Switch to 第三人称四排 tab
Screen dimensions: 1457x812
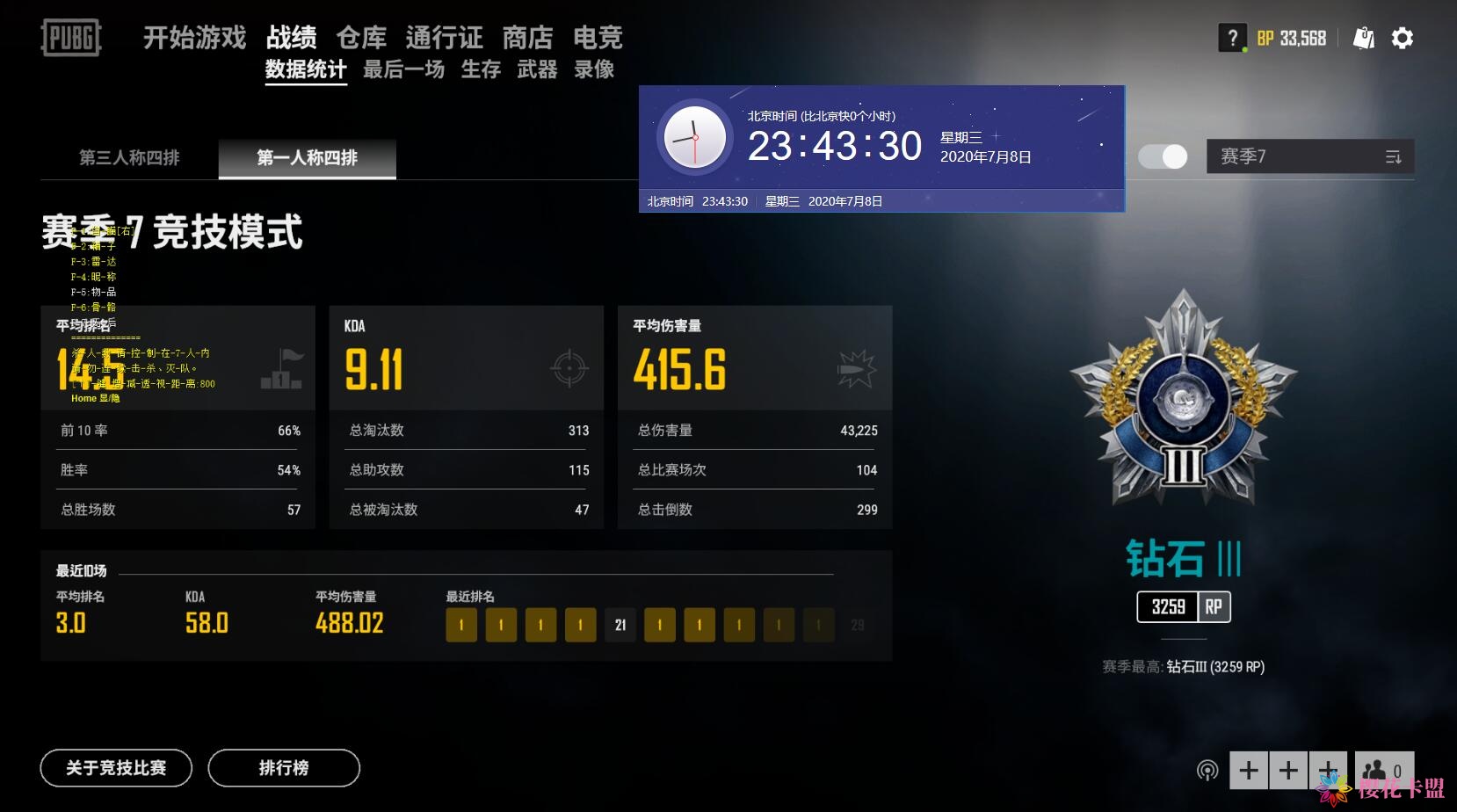coord(129,158)
